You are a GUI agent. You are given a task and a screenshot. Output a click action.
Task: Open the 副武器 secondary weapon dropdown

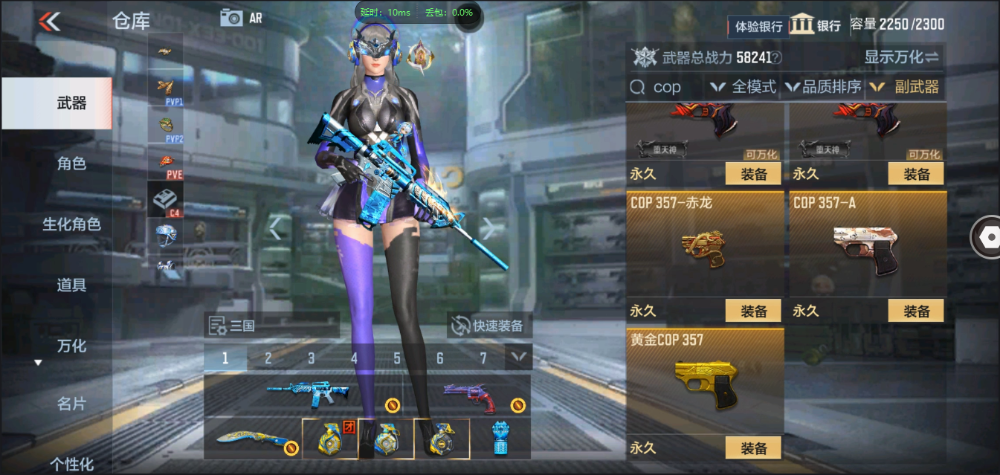pos(905,87)
